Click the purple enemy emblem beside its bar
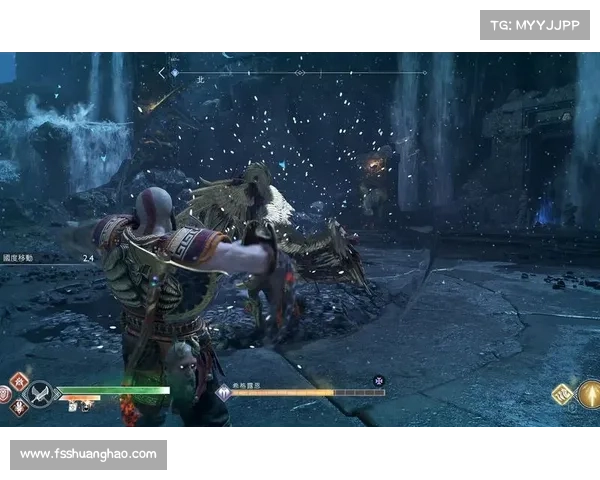The height and width of the screenshot is (480, 600). coord(223,392)
